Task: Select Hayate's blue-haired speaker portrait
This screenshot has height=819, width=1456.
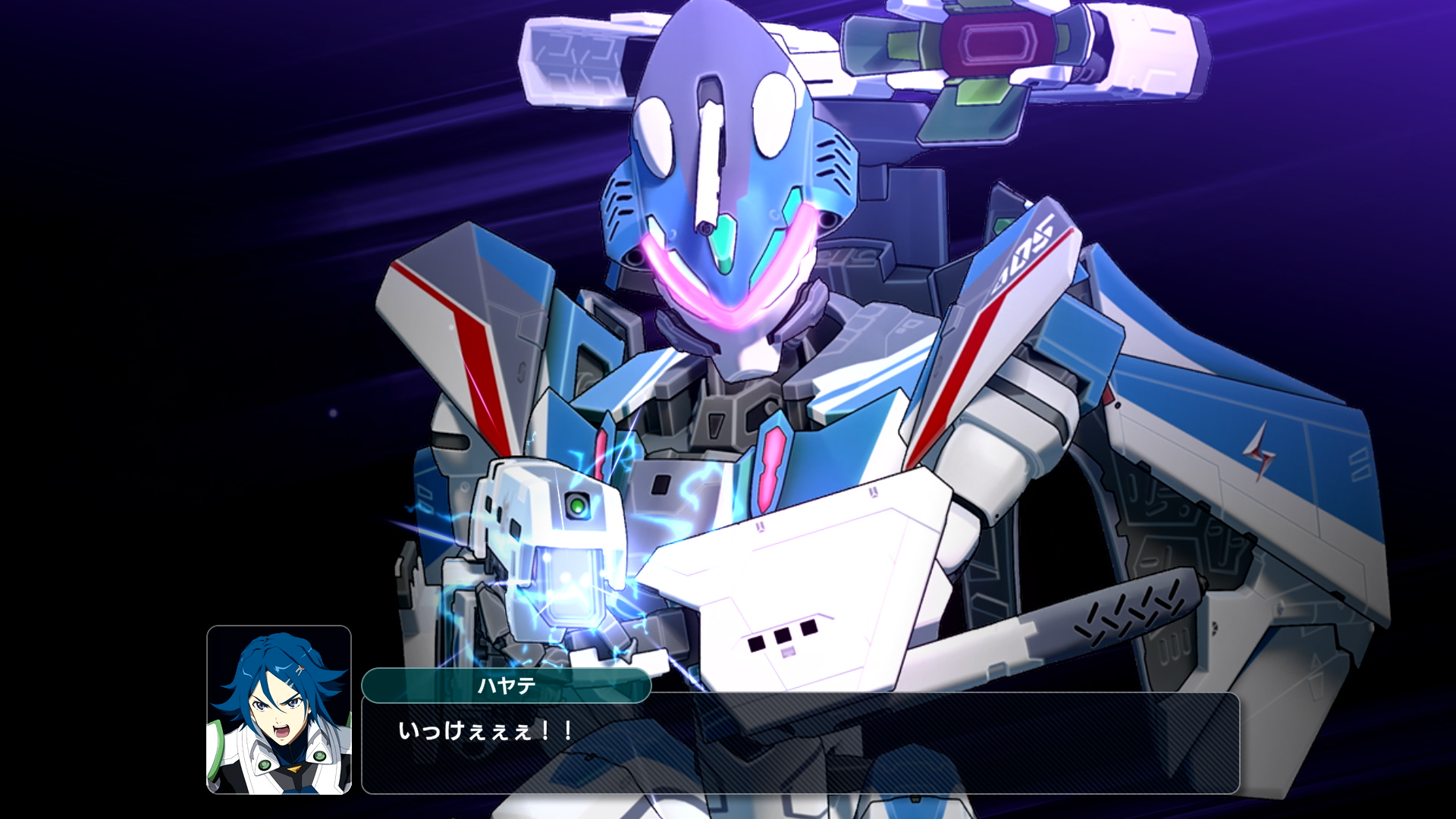Action: 279,710
